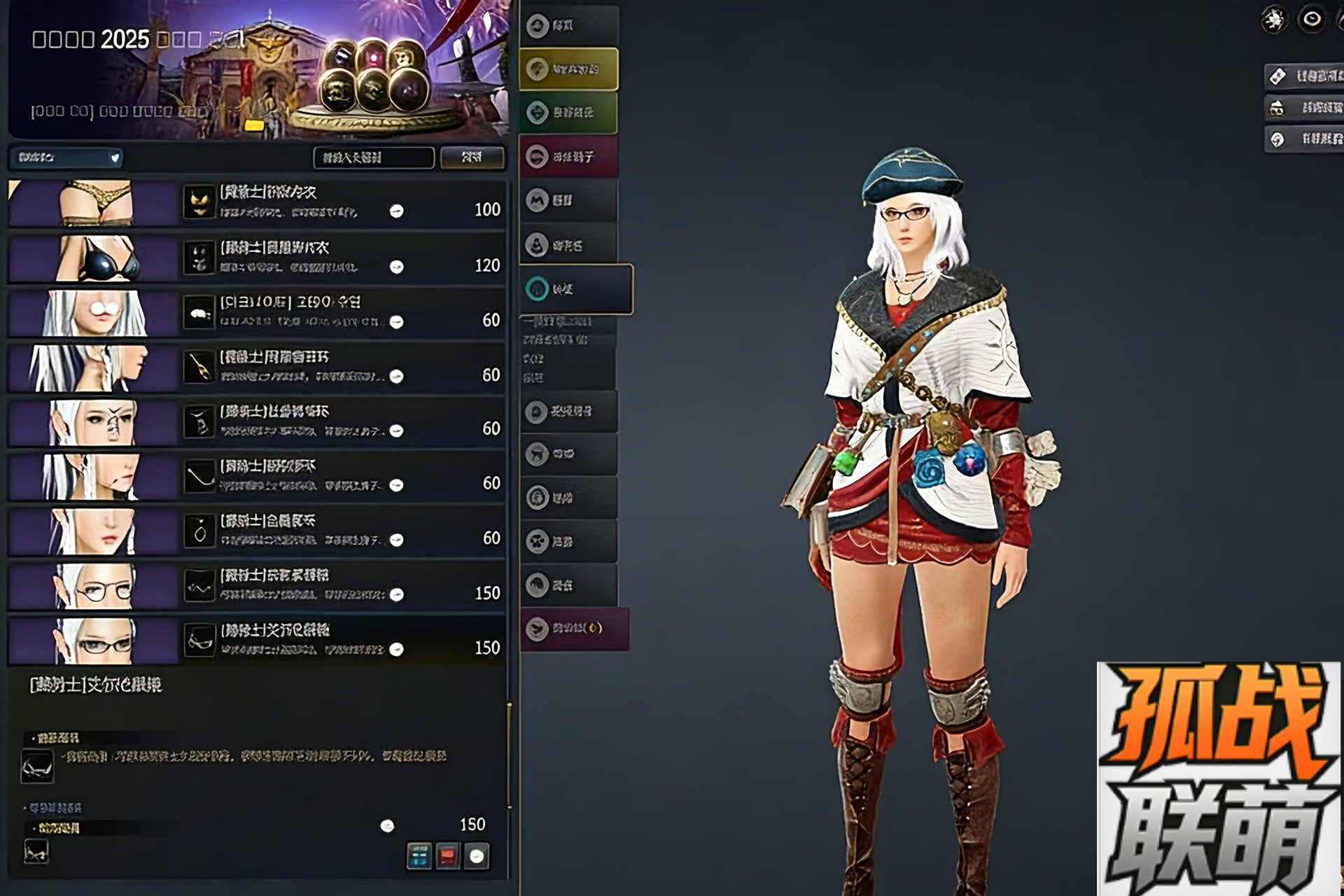Open the category tab with M icon

[568, 201]
